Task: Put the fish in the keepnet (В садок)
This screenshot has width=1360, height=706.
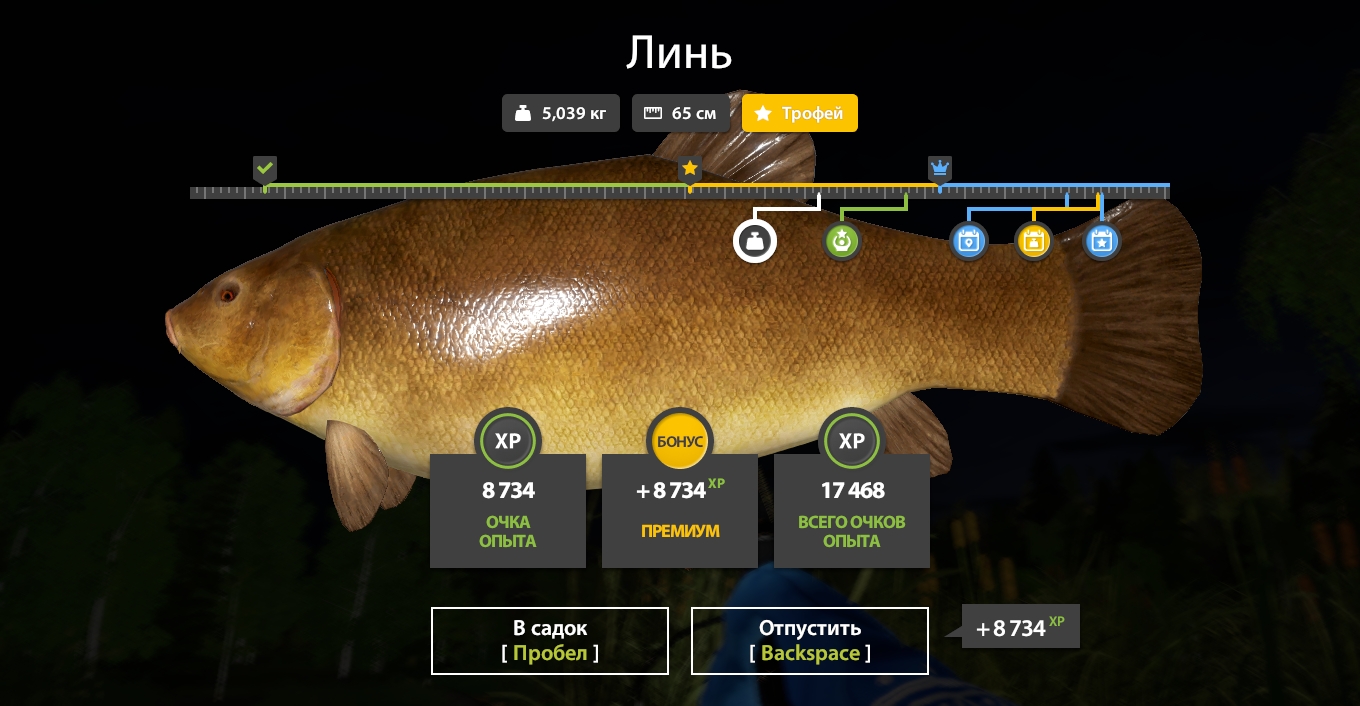Action: [x=550, y=641]
